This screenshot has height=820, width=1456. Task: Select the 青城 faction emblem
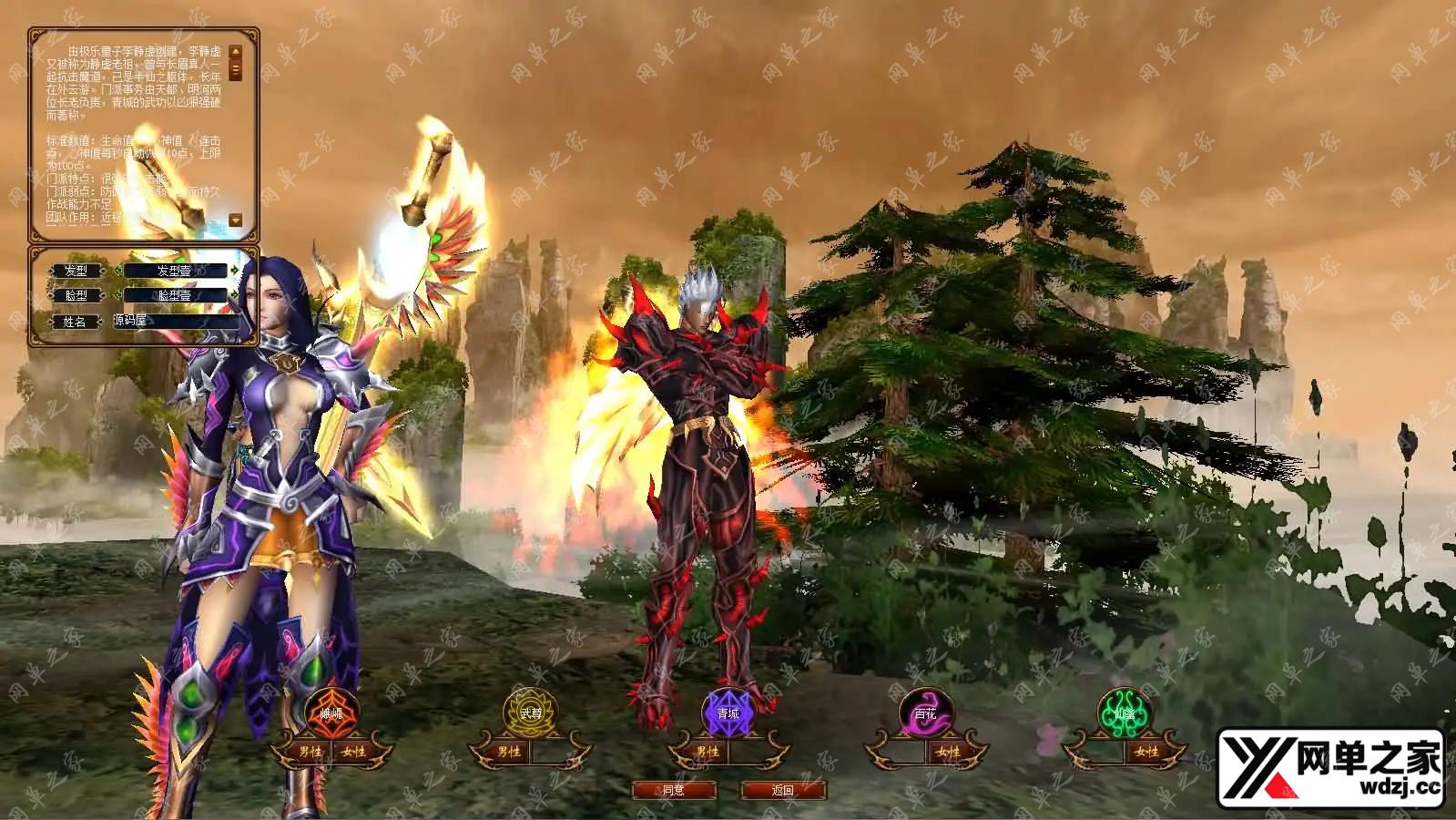[728, 712]
